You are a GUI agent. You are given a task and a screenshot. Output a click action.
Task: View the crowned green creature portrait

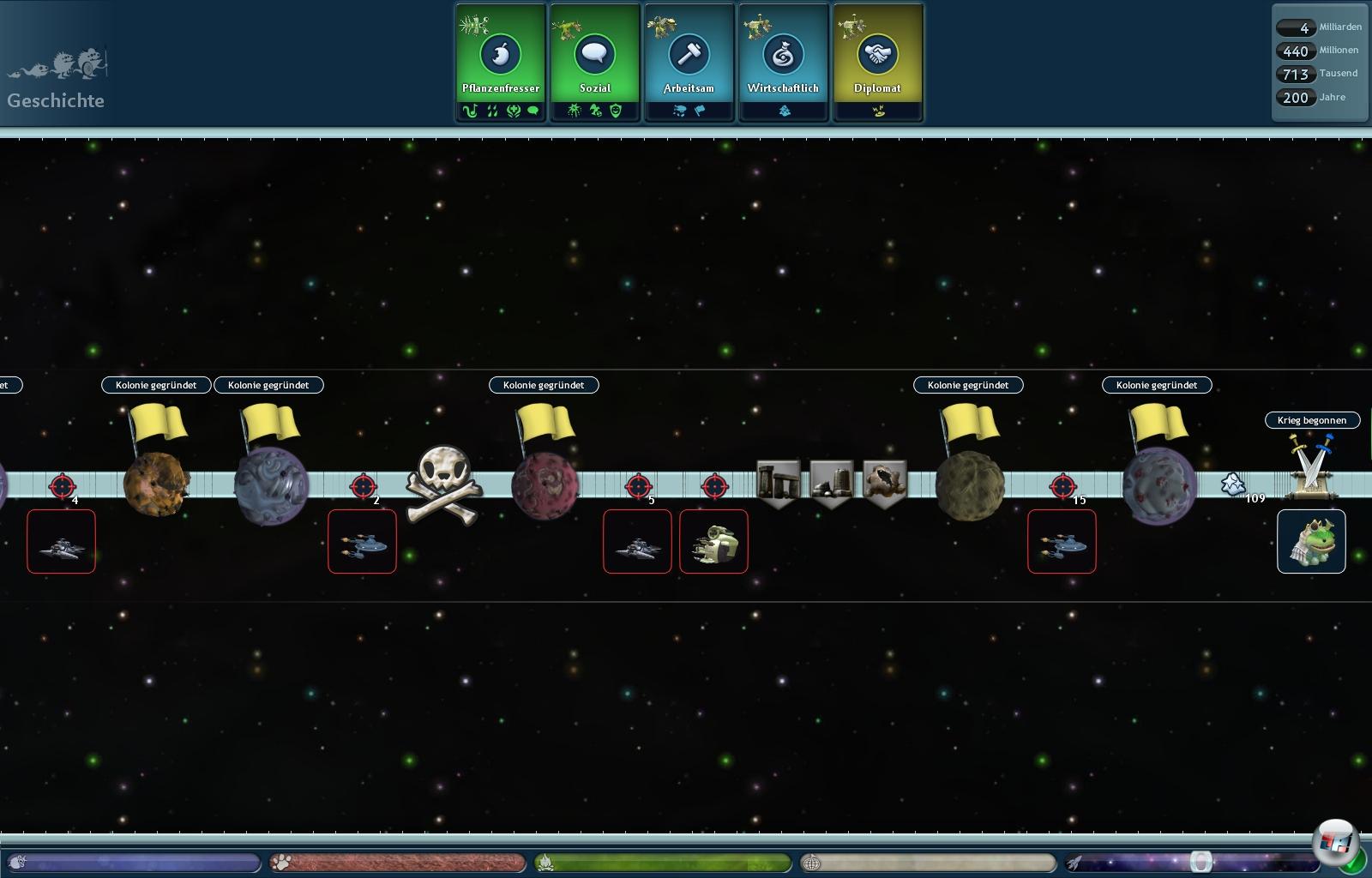(1311, 542)
